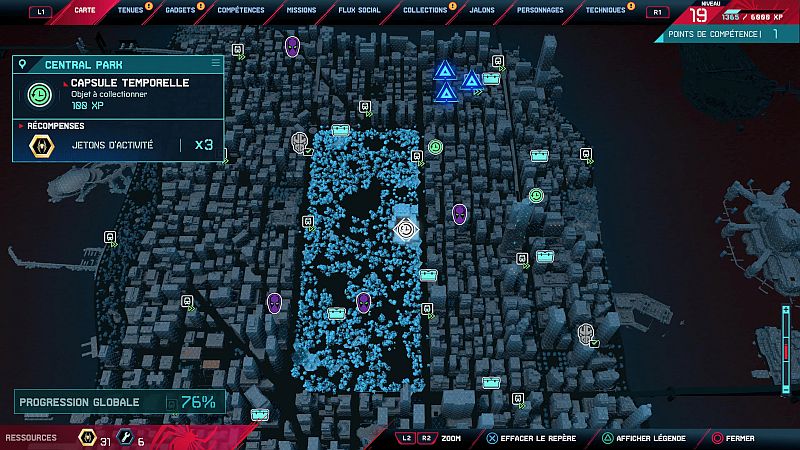The image size is (800, 450).
Task: Open the Collections tab
Action: coord(425,11)
